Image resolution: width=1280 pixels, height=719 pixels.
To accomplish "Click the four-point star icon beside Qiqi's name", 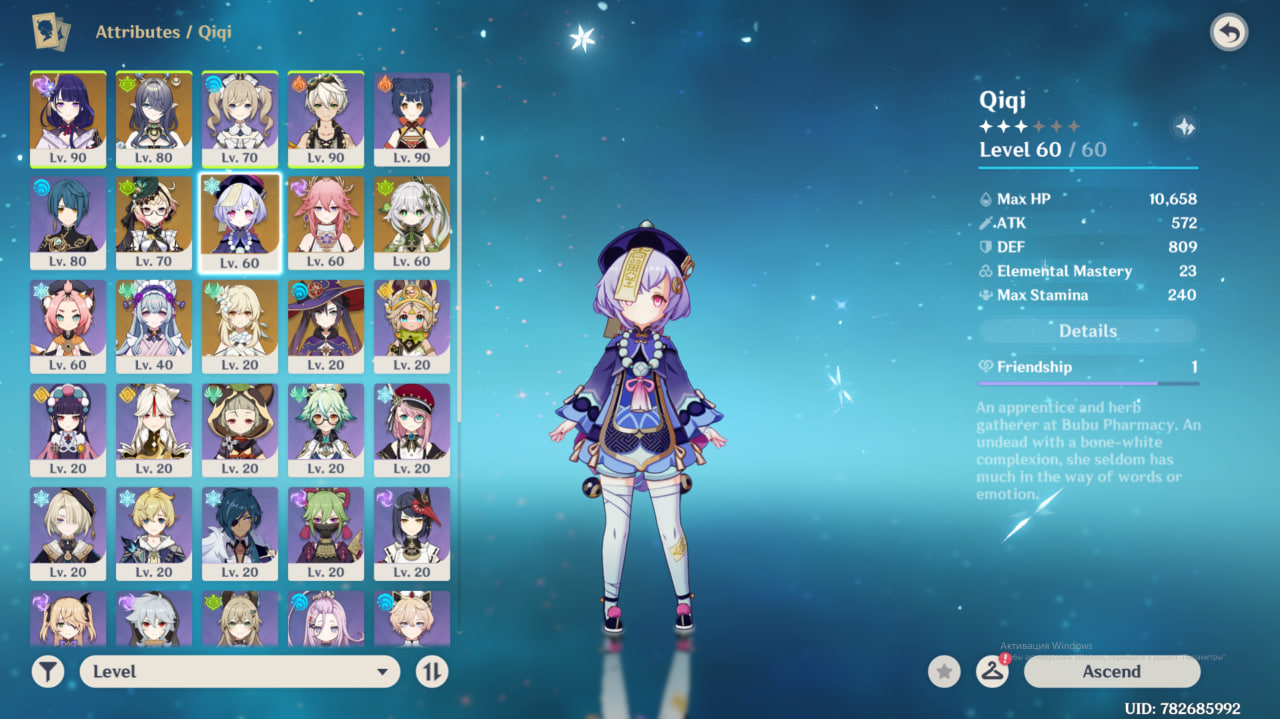I will [x=1184, y=127].
